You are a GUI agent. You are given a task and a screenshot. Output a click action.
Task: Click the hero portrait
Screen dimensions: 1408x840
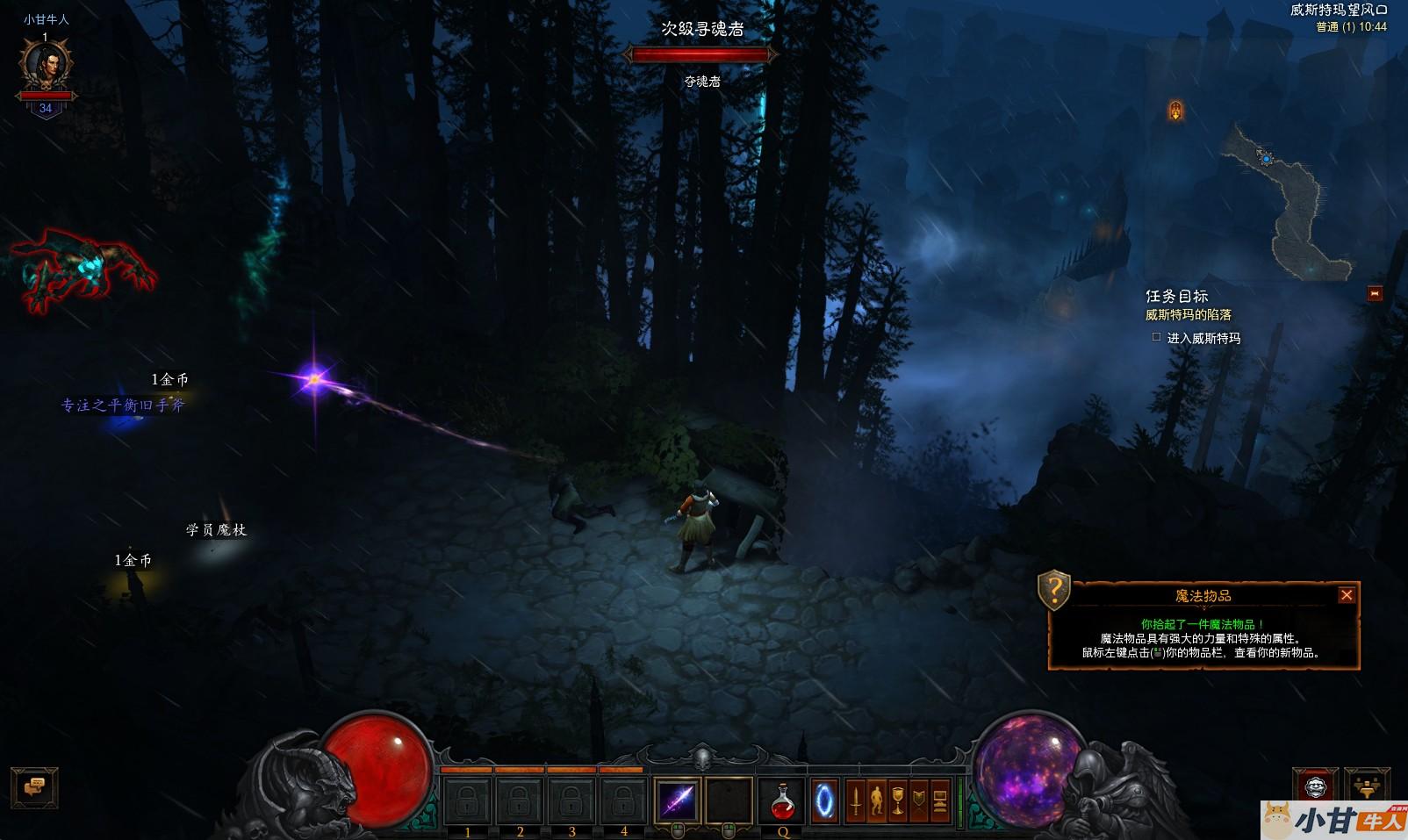46,66
